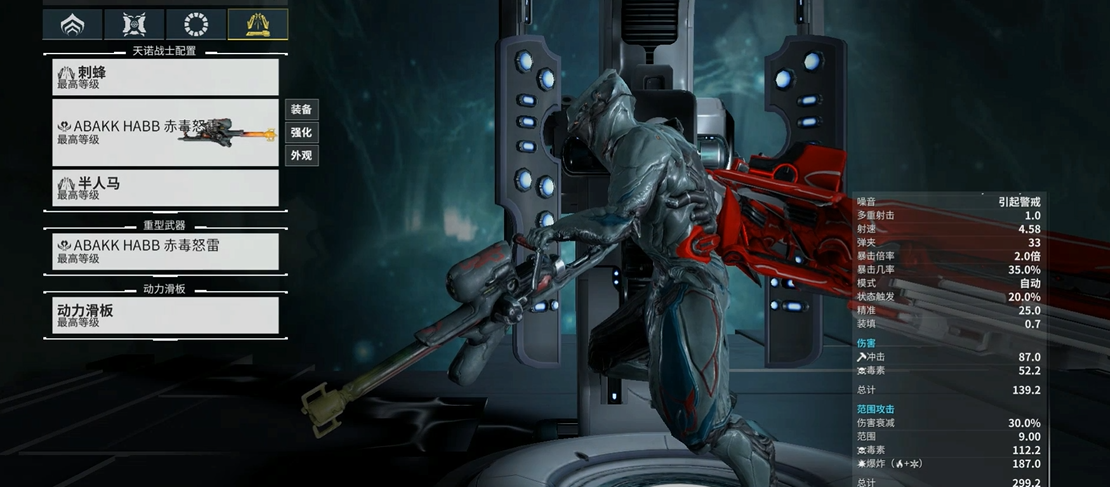Open the 强化 upgrade button
The height and width of the screenshot is (487, 1110).
coord(301,132)
